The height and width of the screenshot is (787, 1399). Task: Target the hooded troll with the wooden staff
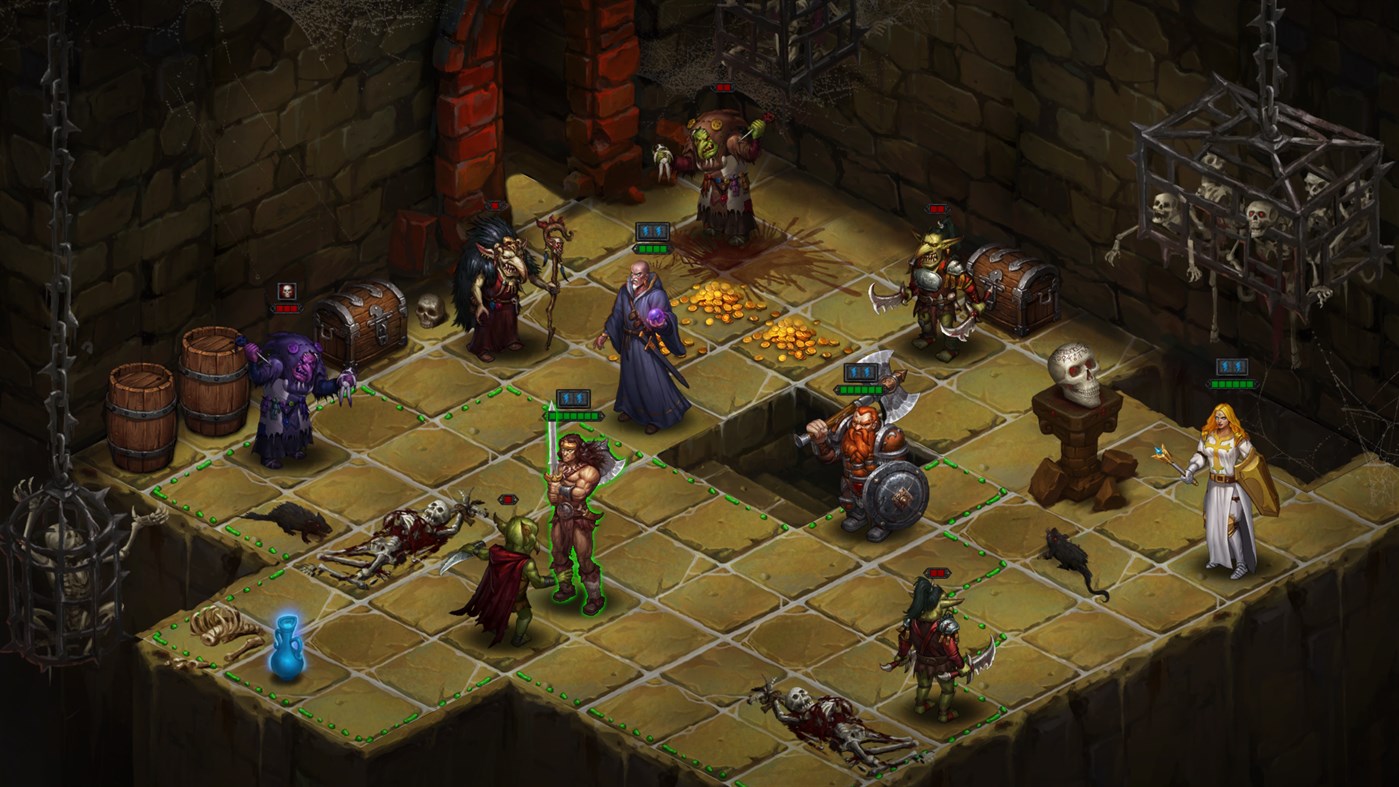[500, 290]
